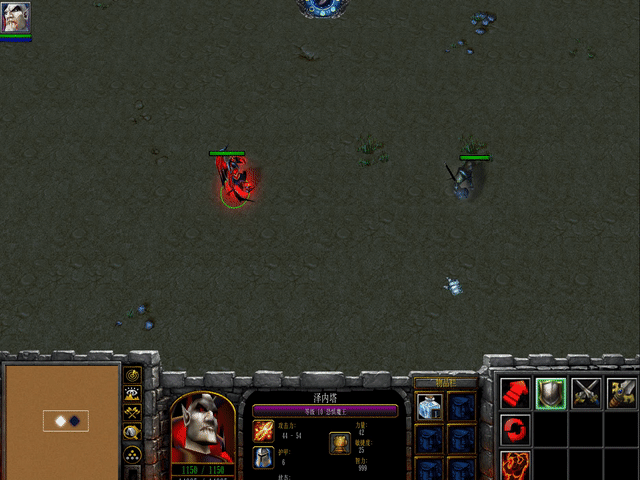The height and width of the screenshot is (480, 640).
Task: Select the Patrol command icon
Action: coord(622,393)
